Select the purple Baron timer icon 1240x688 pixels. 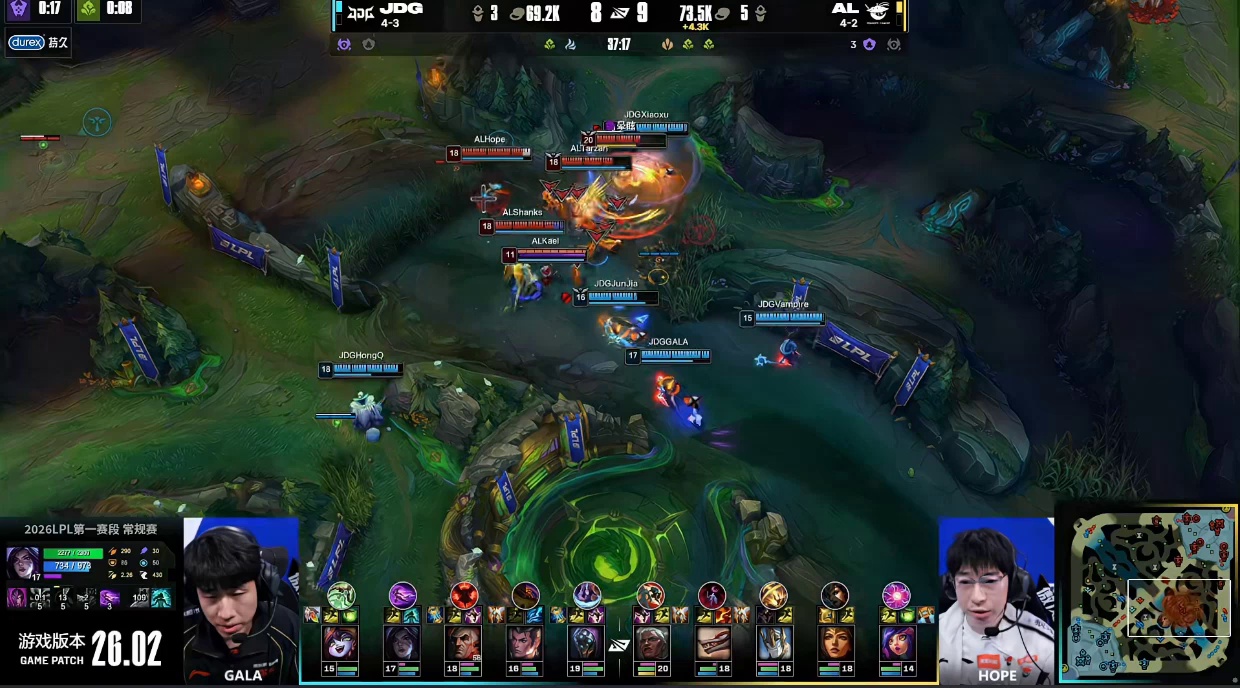click(18, 10)
